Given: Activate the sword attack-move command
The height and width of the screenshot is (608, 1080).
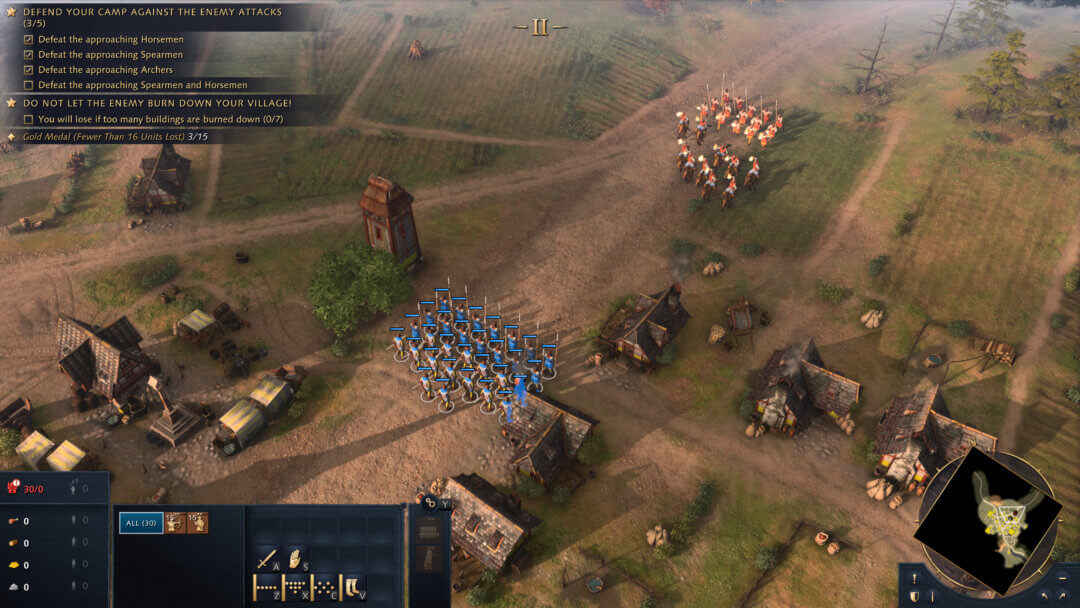Looking at the screenshot, I should click(x=267, y=560).
